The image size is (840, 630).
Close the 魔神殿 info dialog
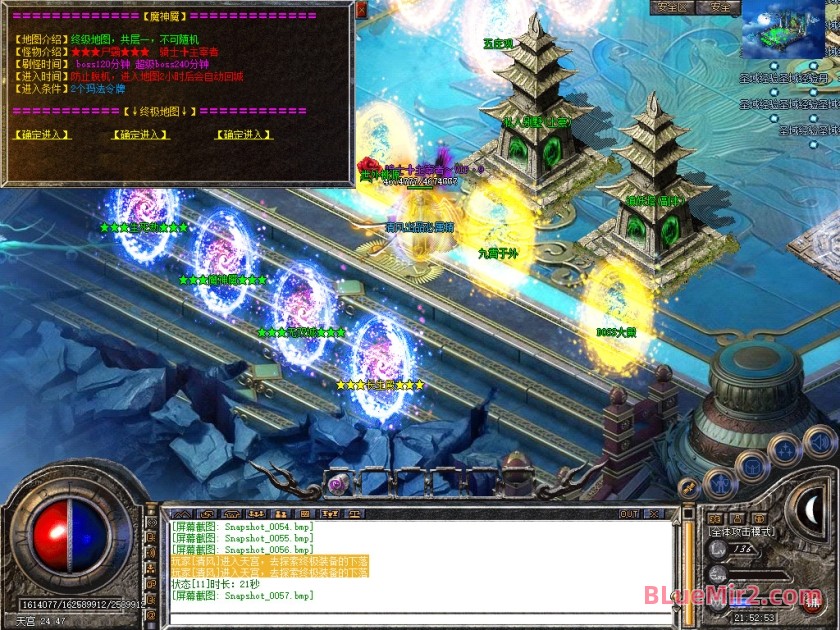click(x=362, y=10)
